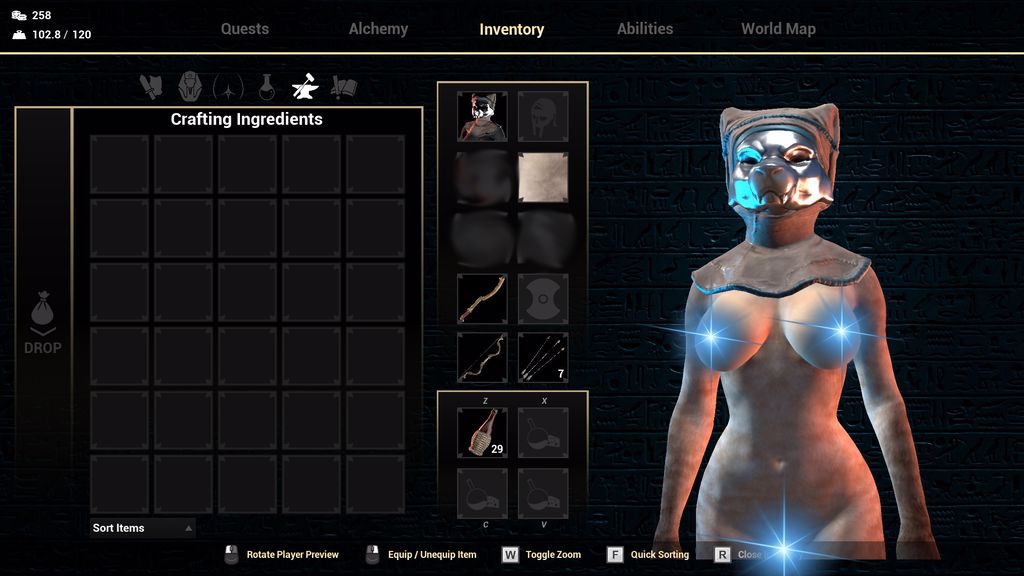Click the empty shield slot

[543, 298]
